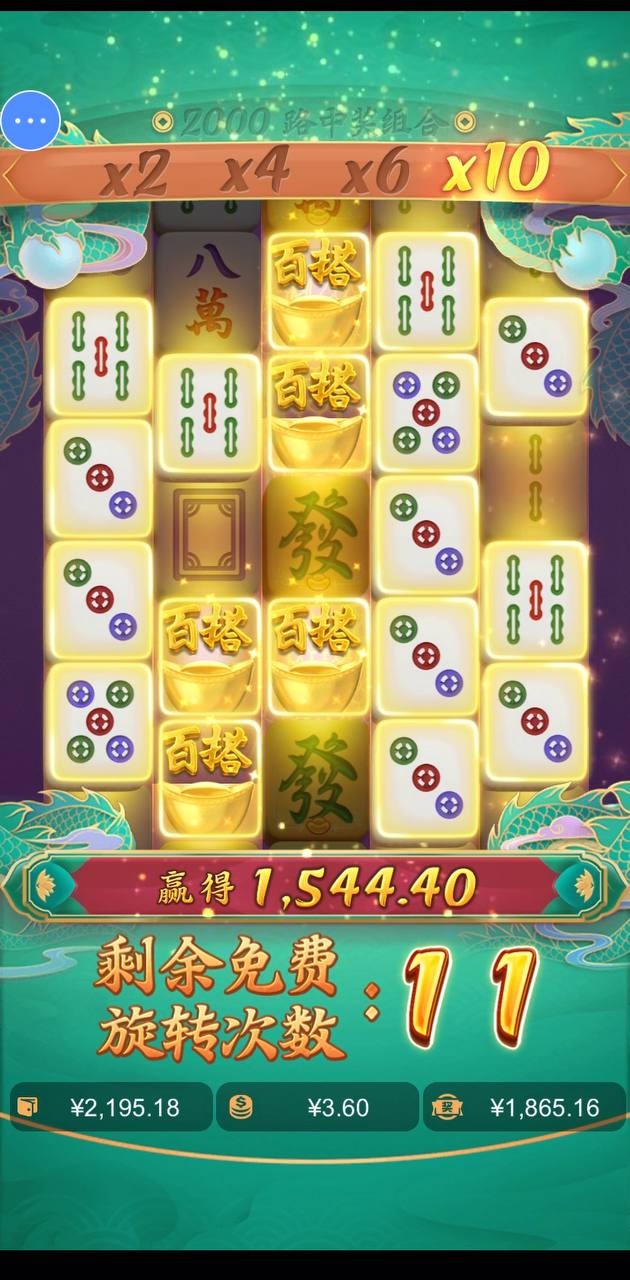630x1280 pixels.
Task: Open the blue three-dot floating menu
Action: [x=31, y=121]
